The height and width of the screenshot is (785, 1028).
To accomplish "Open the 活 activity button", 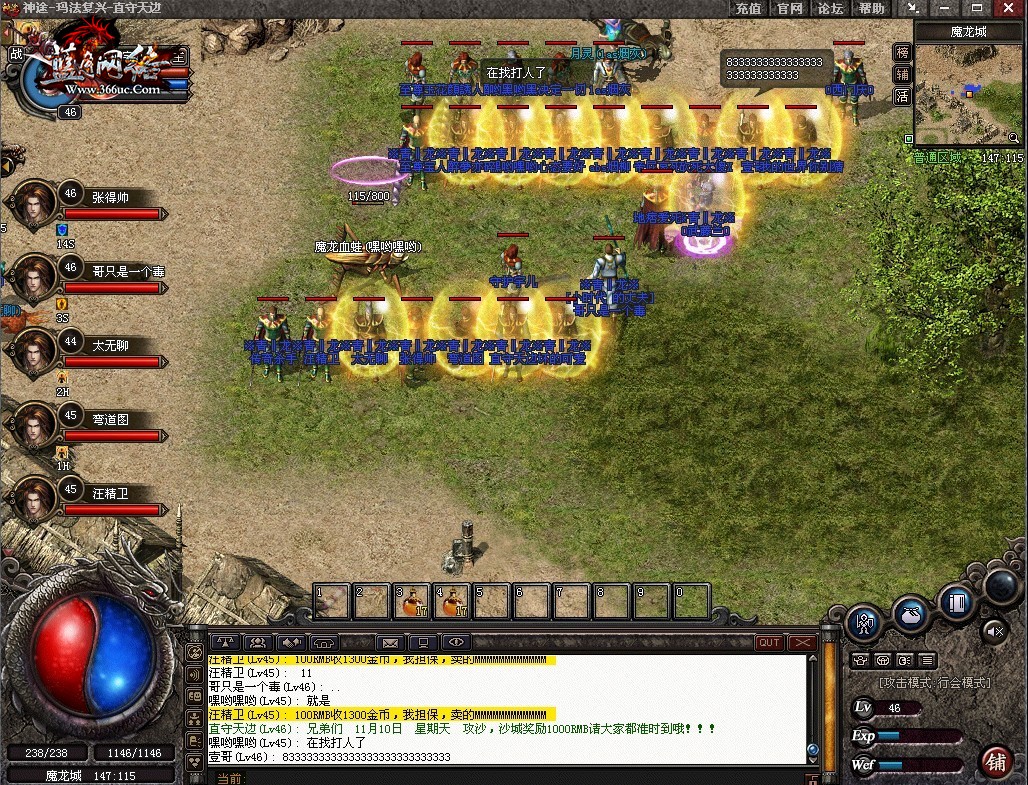I will (x=902, y=97).
